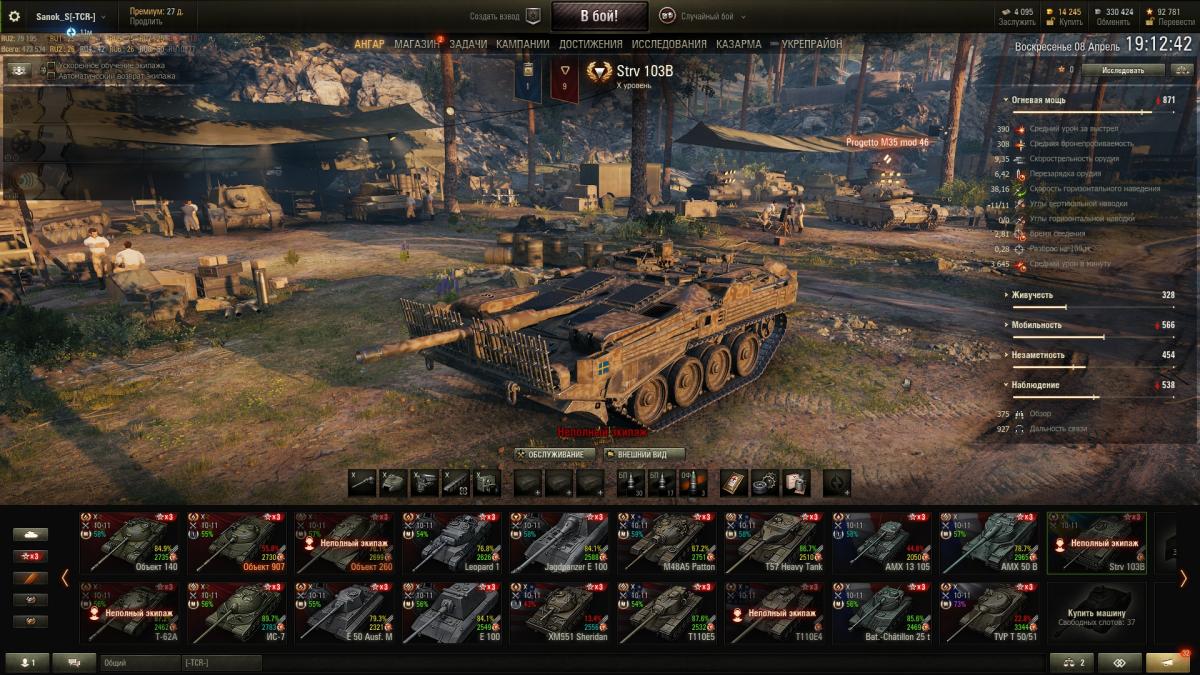Viewport: 1200px width, 675px height.
Task: Buy a new vehicle slot via Купить машину
Action: coord(1095,613)
